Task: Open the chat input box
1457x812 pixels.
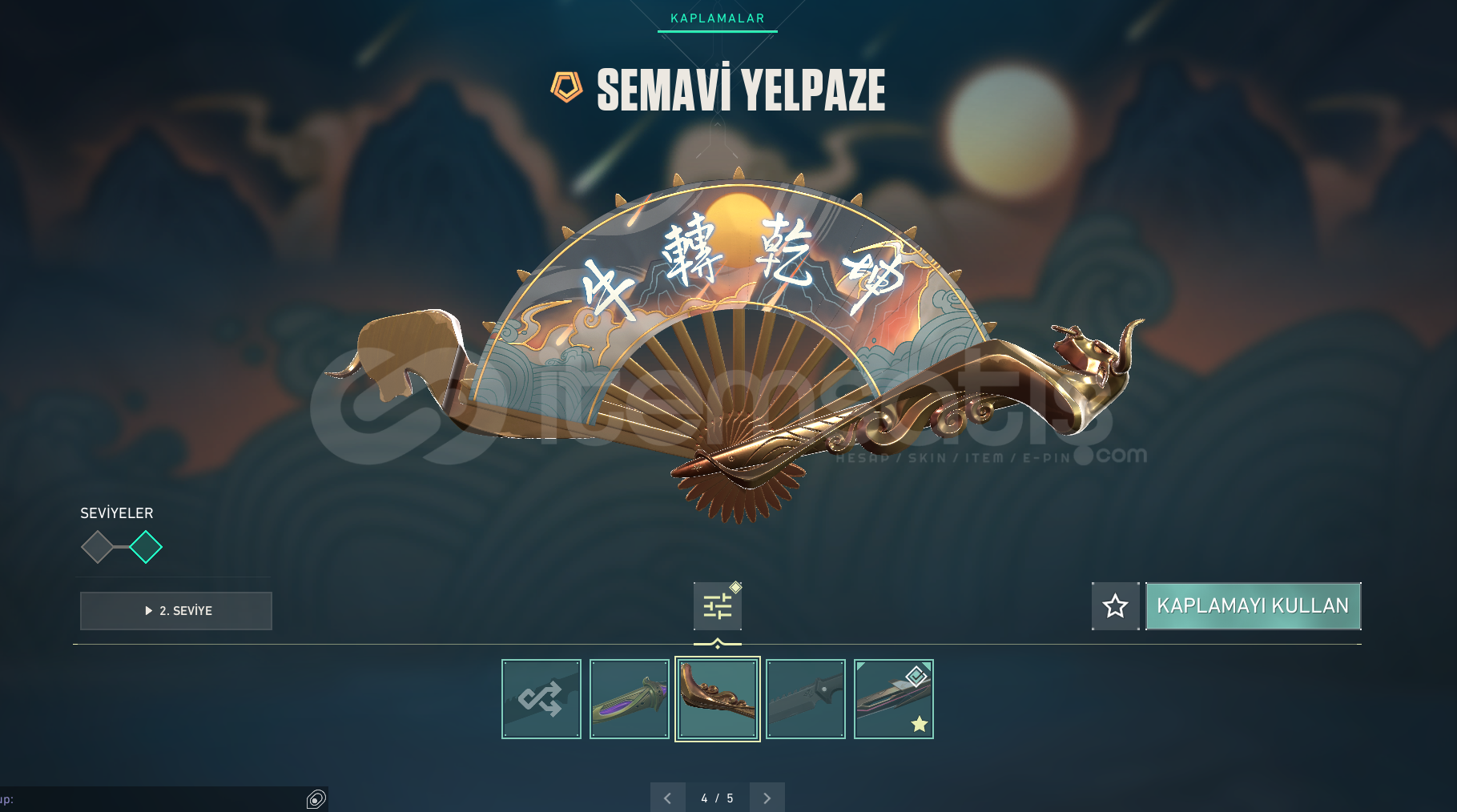Action: (152, 799)
